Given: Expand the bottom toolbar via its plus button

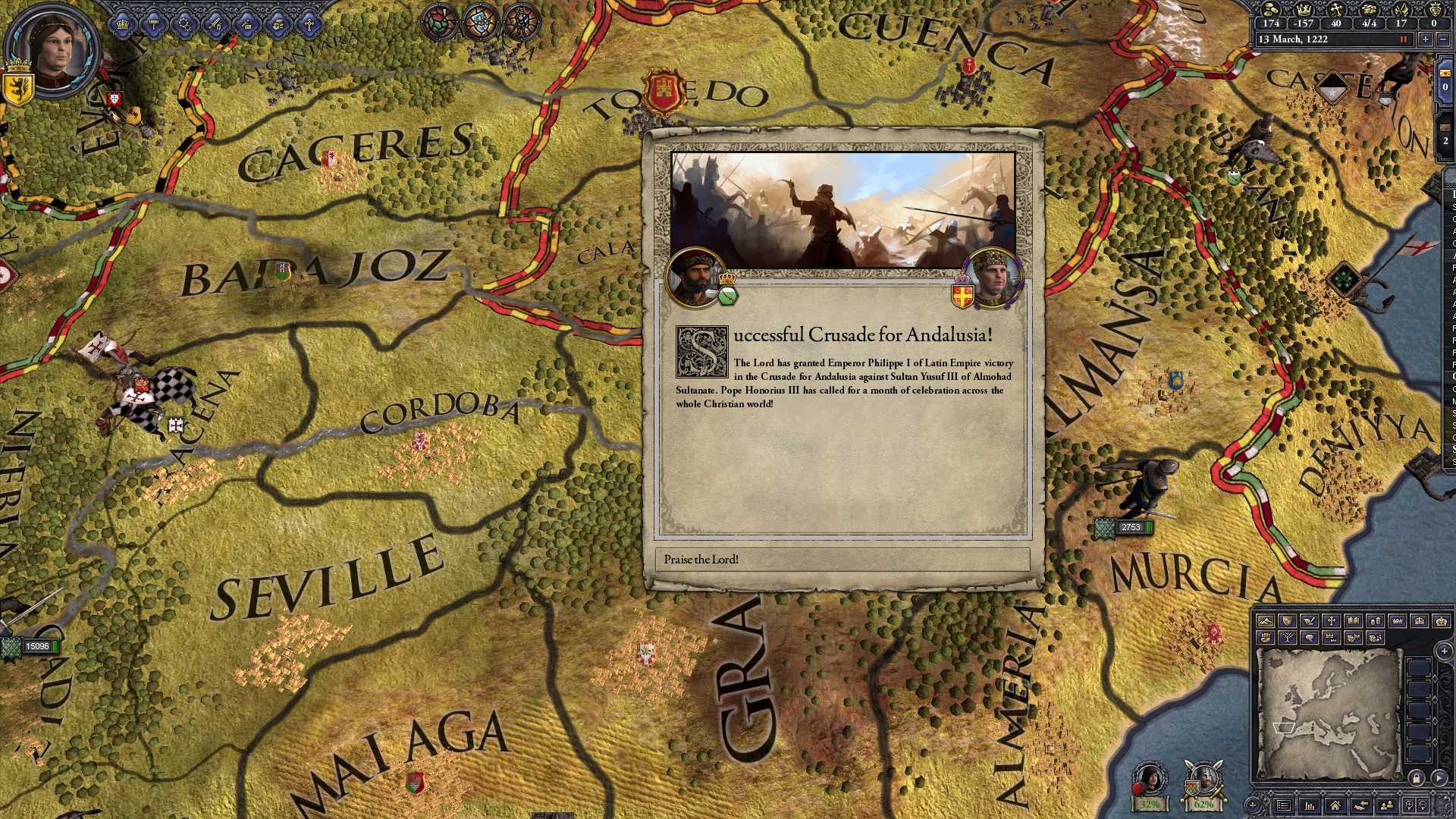Looking at the screenshot, I should coord(1253,805).
